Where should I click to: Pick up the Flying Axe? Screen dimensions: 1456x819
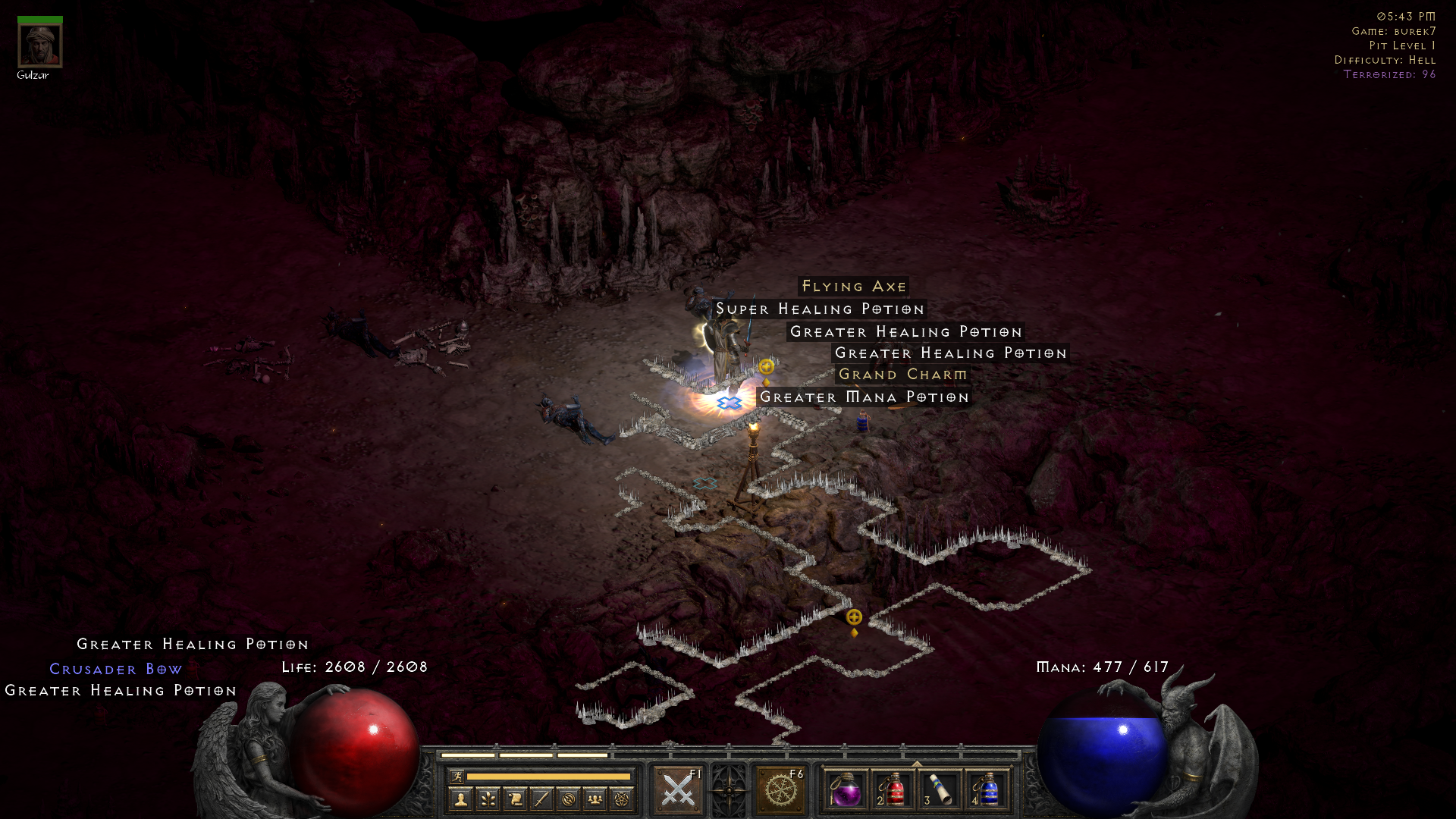852,287
